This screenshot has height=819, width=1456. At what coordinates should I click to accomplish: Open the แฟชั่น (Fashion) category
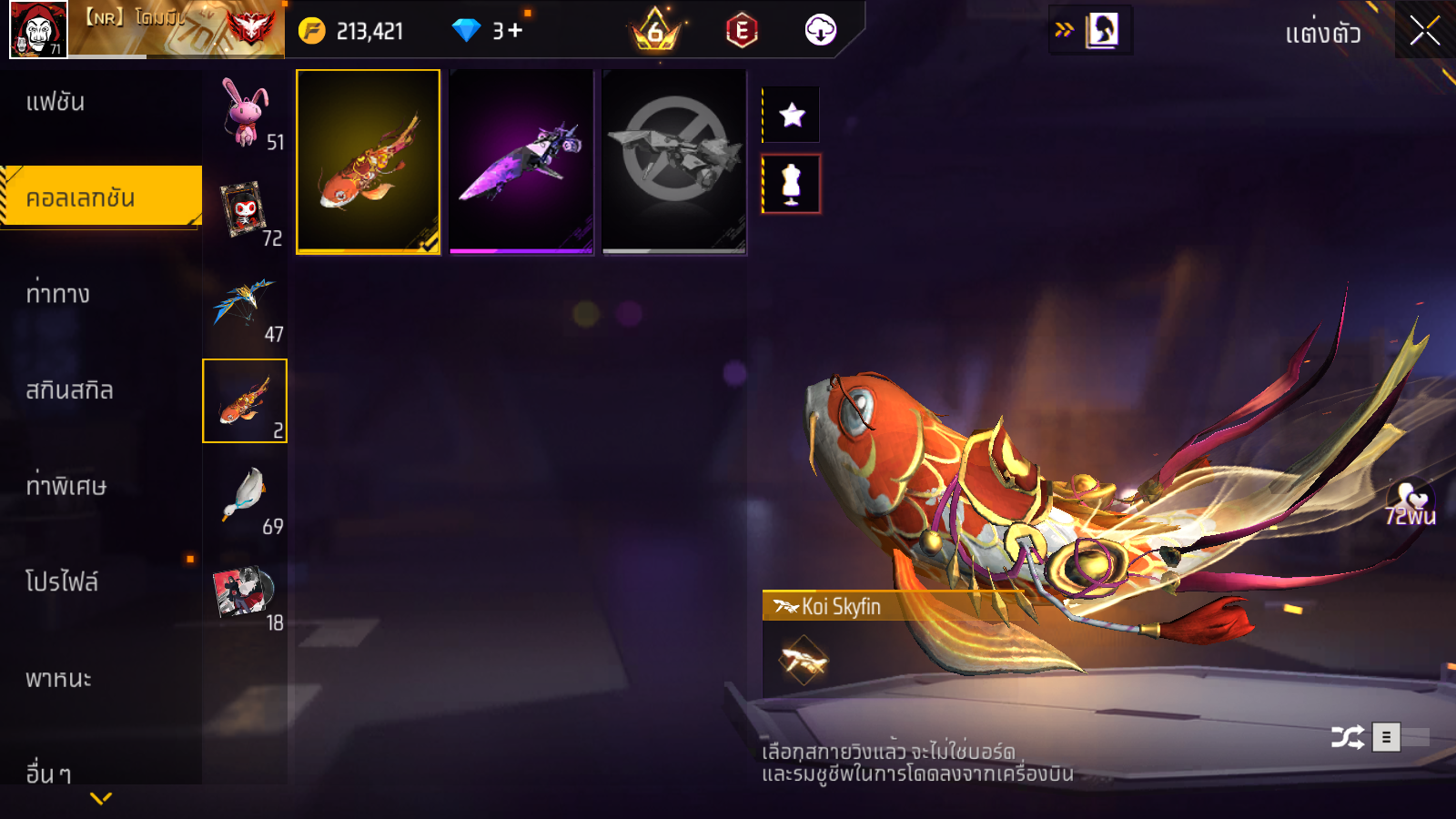56,102
